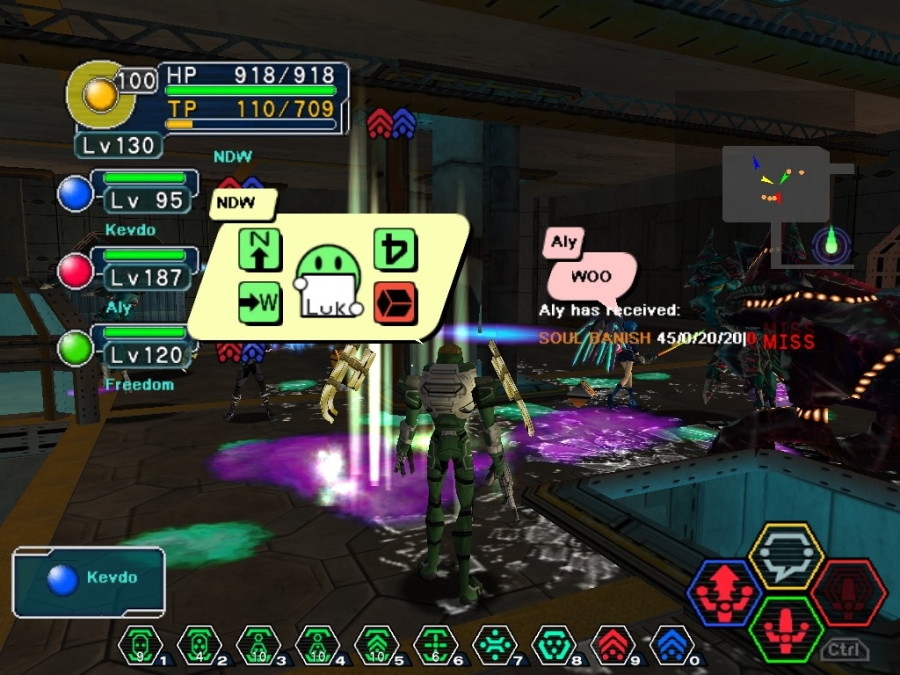Use hotbar slot 2 item with count 4

tap(198, 645)
